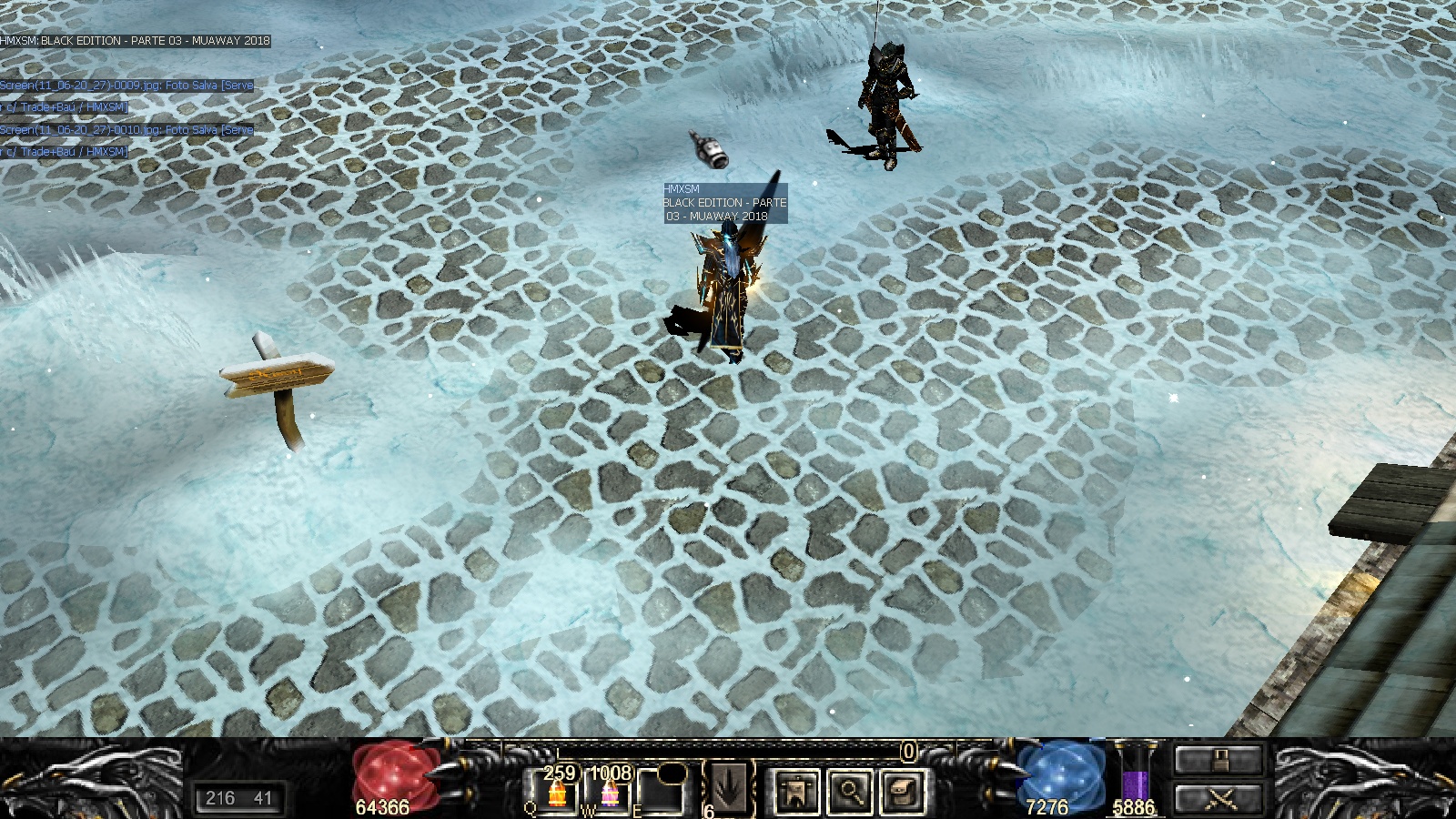The width and height of the screenshot is (1456, 819).
Task: Use the orange potion in Q slot
Action: pos(557,794)
